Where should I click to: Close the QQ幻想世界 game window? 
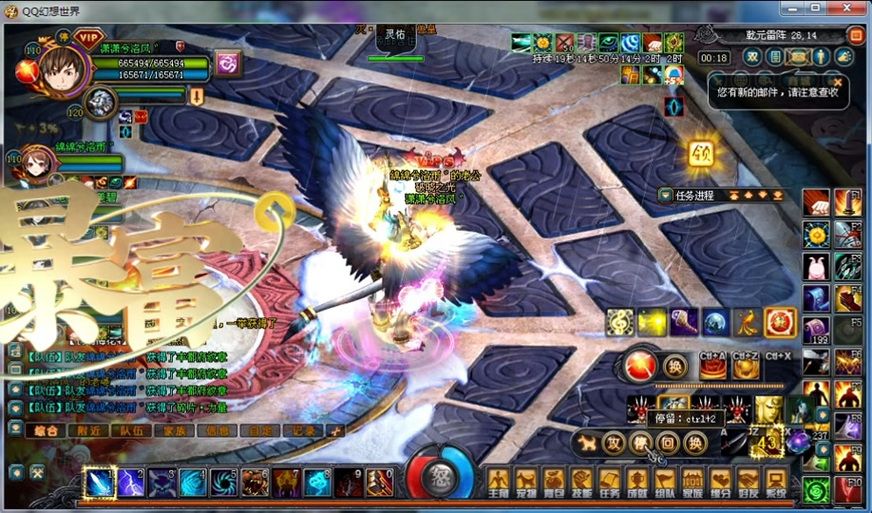click(850, 9)
